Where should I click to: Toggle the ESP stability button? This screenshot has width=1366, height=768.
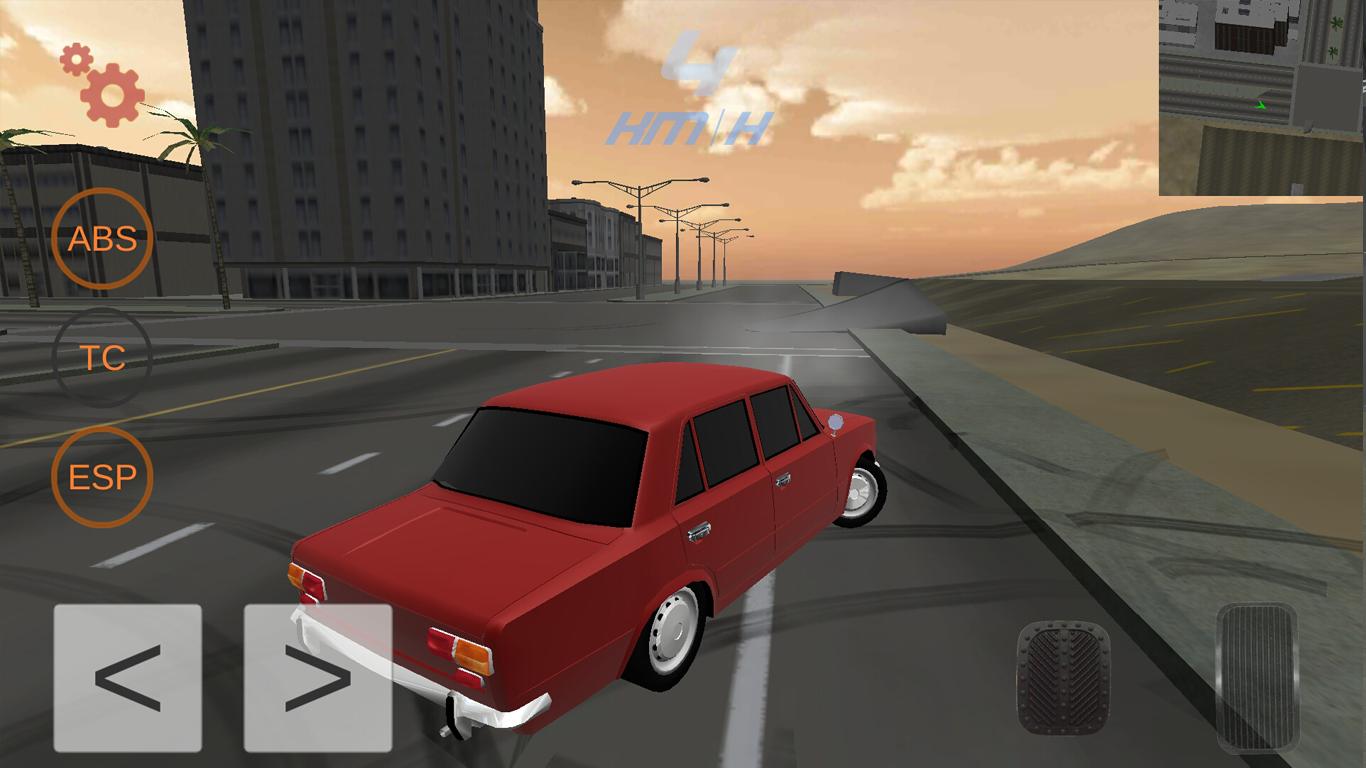point(102,477)
